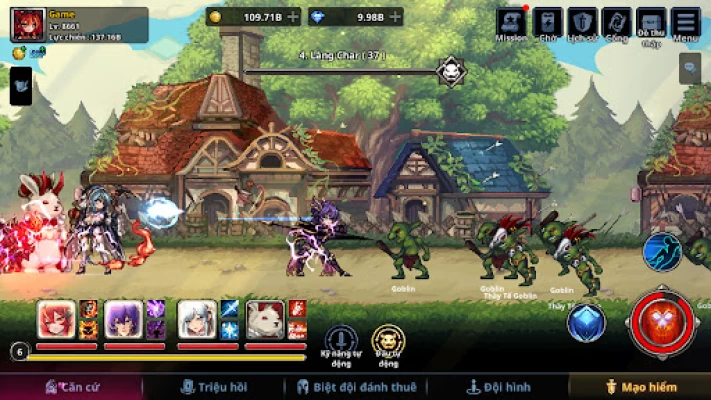Image resolution: width=711 pixels, height=400 pixels.
Task: Select the red-haired hero portrait
Action: pos(57,319)
